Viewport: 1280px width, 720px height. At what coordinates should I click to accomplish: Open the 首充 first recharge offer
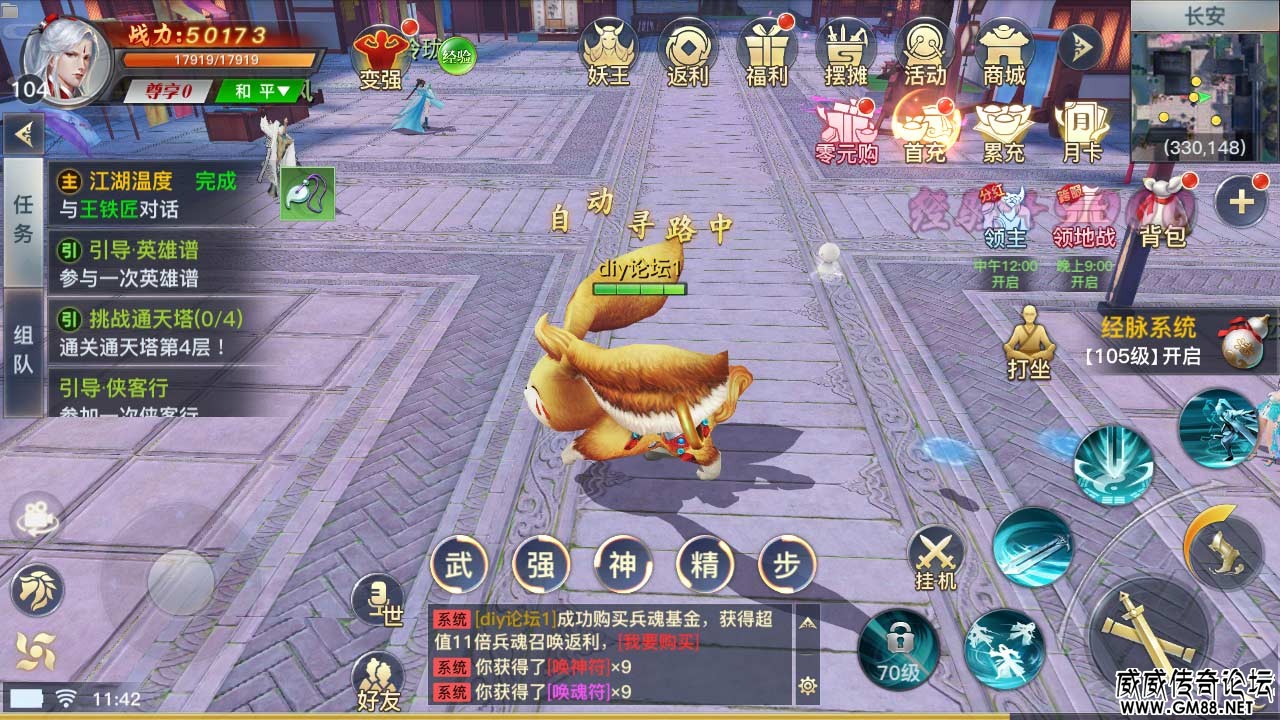pyautogui.click(x=925, y=130)
